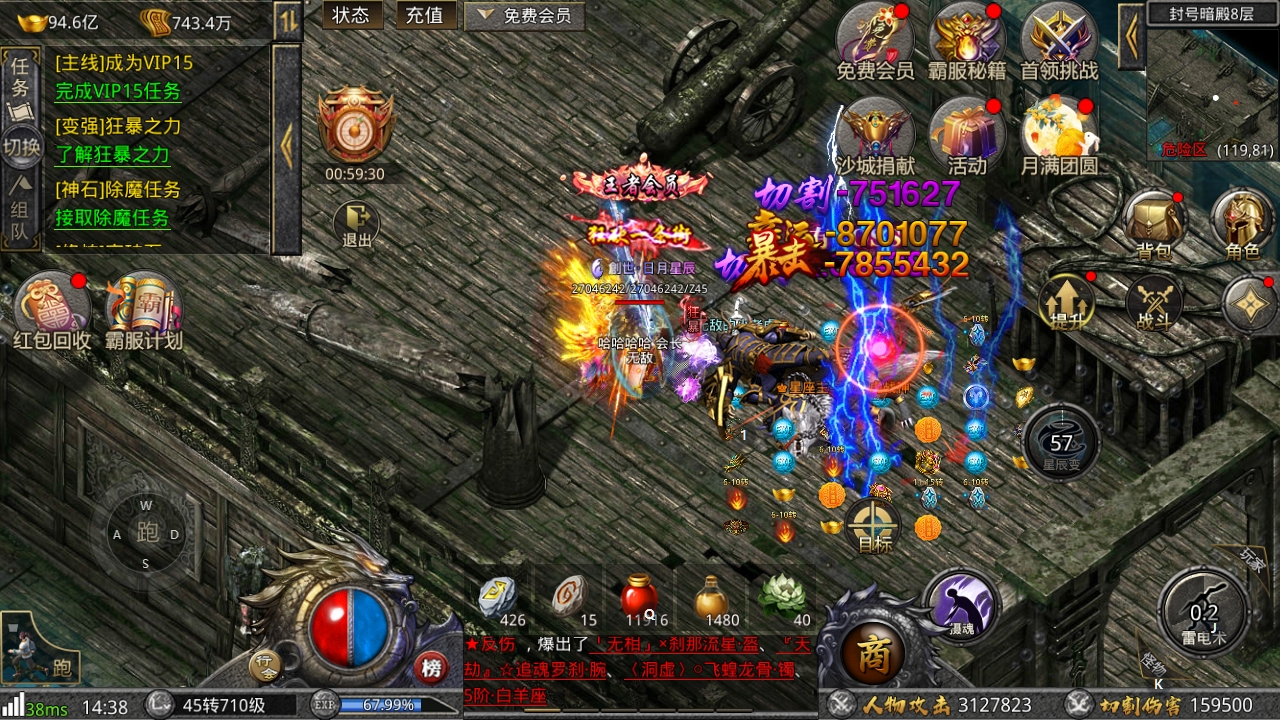
Task: Open the 月满团圆 event icon
Action: tap(1059, 136)
